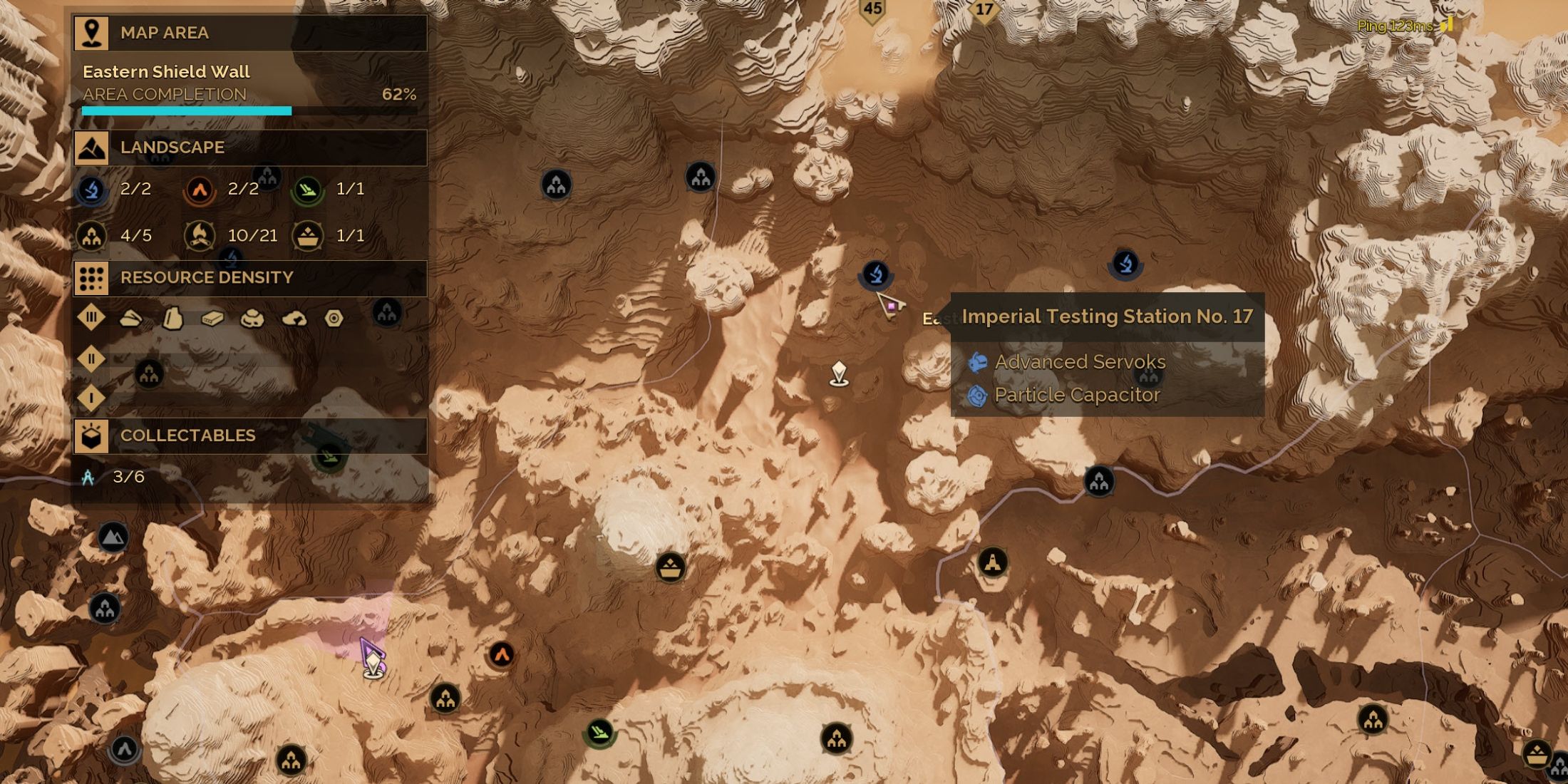1568x784 pixels.
Task: Filter by the green shipwreck 1/1 legend entry
Action: (308, 190)
